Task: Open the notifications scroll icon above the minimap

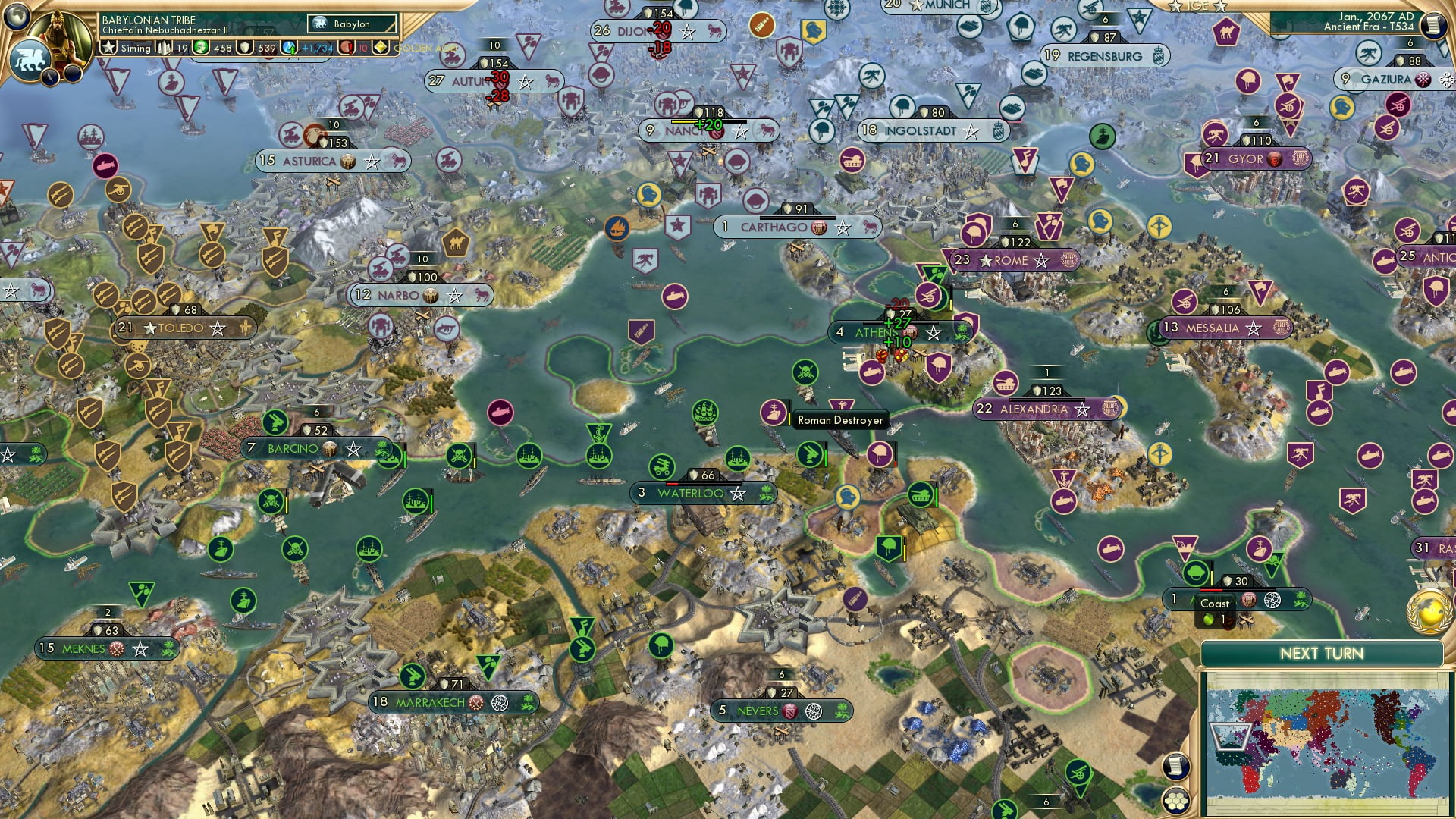Action: [x=1177, y=766]
